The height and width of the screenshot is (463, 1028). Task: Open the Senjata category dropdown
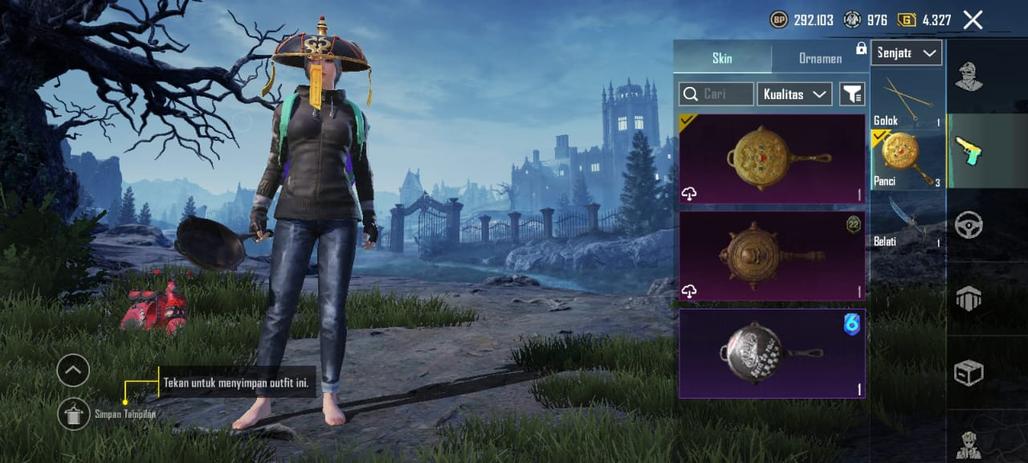click(x=907, y=53)
